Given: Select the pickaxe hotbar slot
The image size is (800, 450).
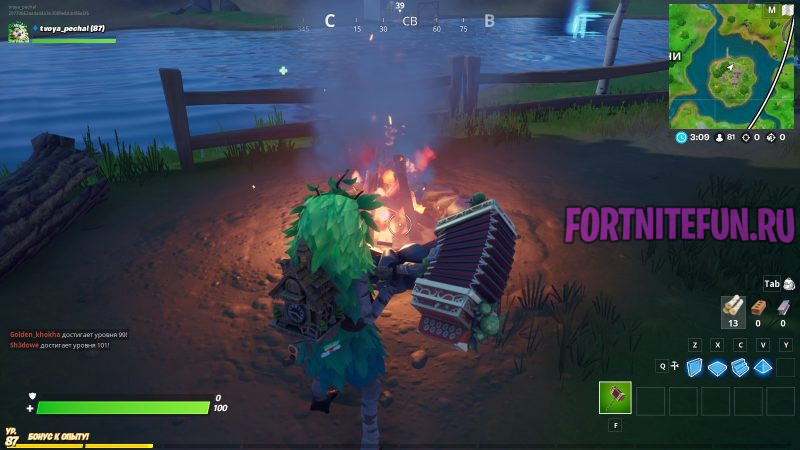Looking at the screenshot, I should pos(615,398).
